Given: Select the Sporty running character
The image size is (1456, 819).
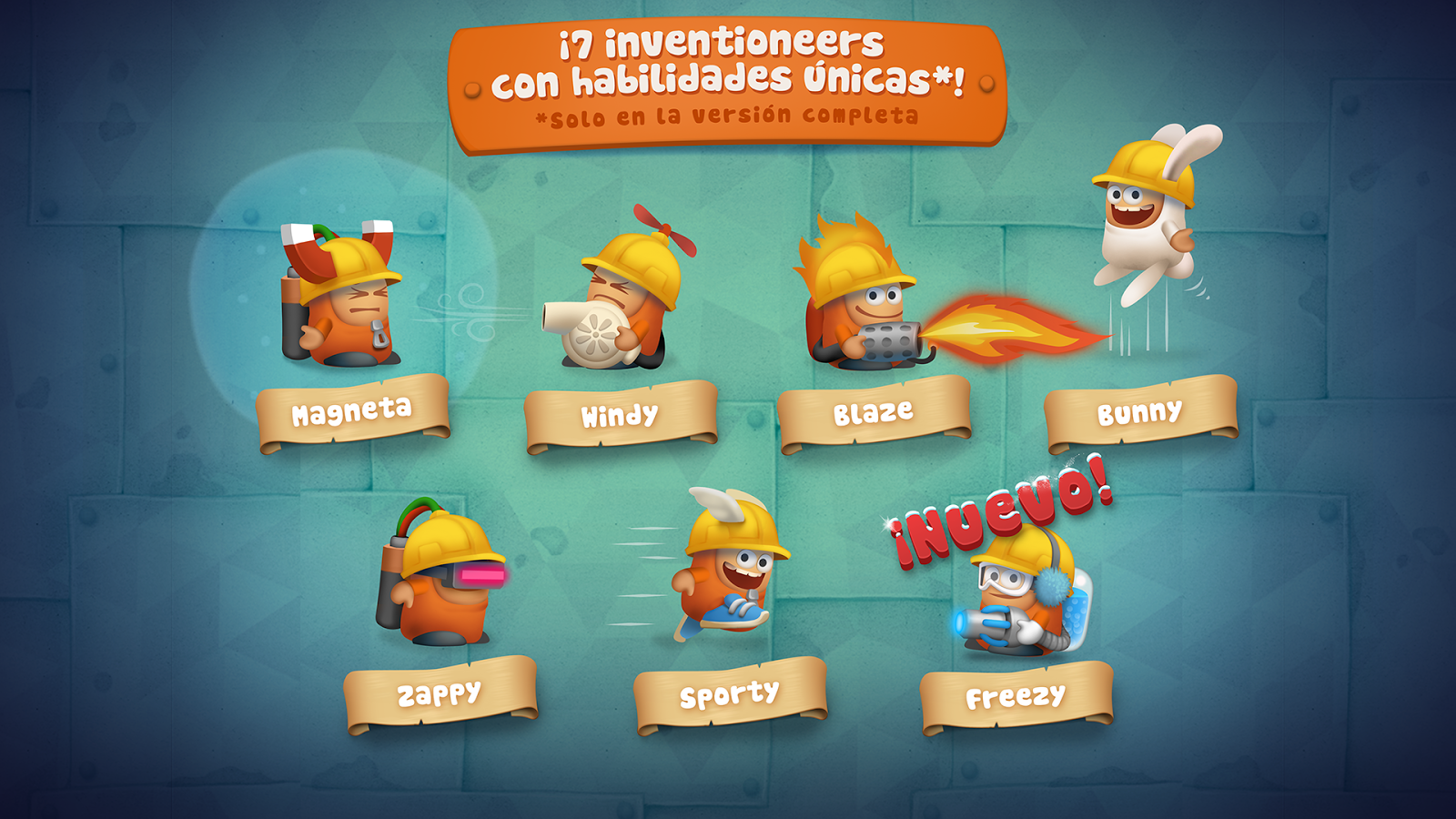Looking at the screenshot, I should pyautogui.click(x=728, y=573).
